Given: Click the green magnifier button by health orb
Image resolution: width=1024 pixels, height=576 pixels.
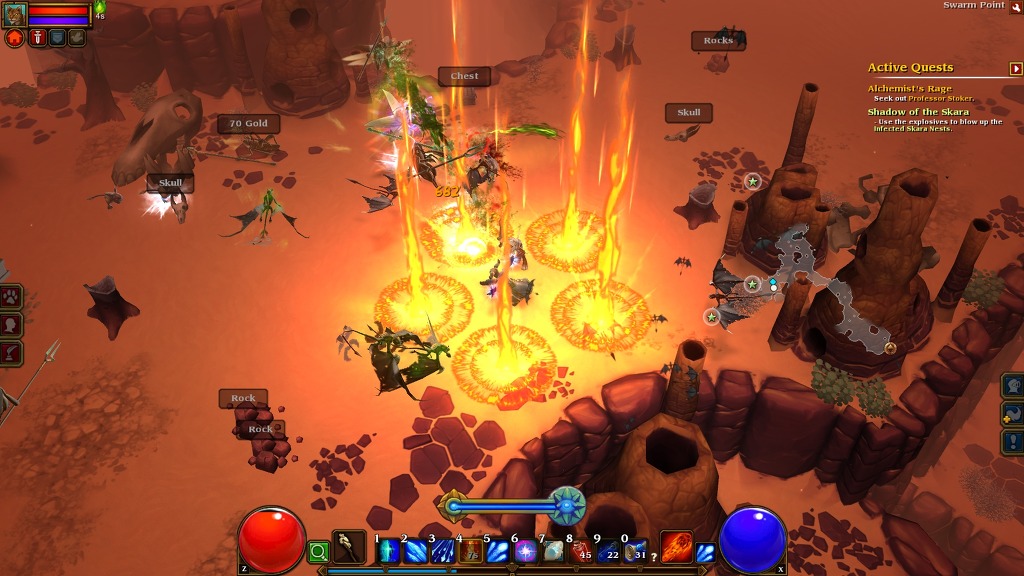Looking at the screenshot, I should (x=318, y=551).
